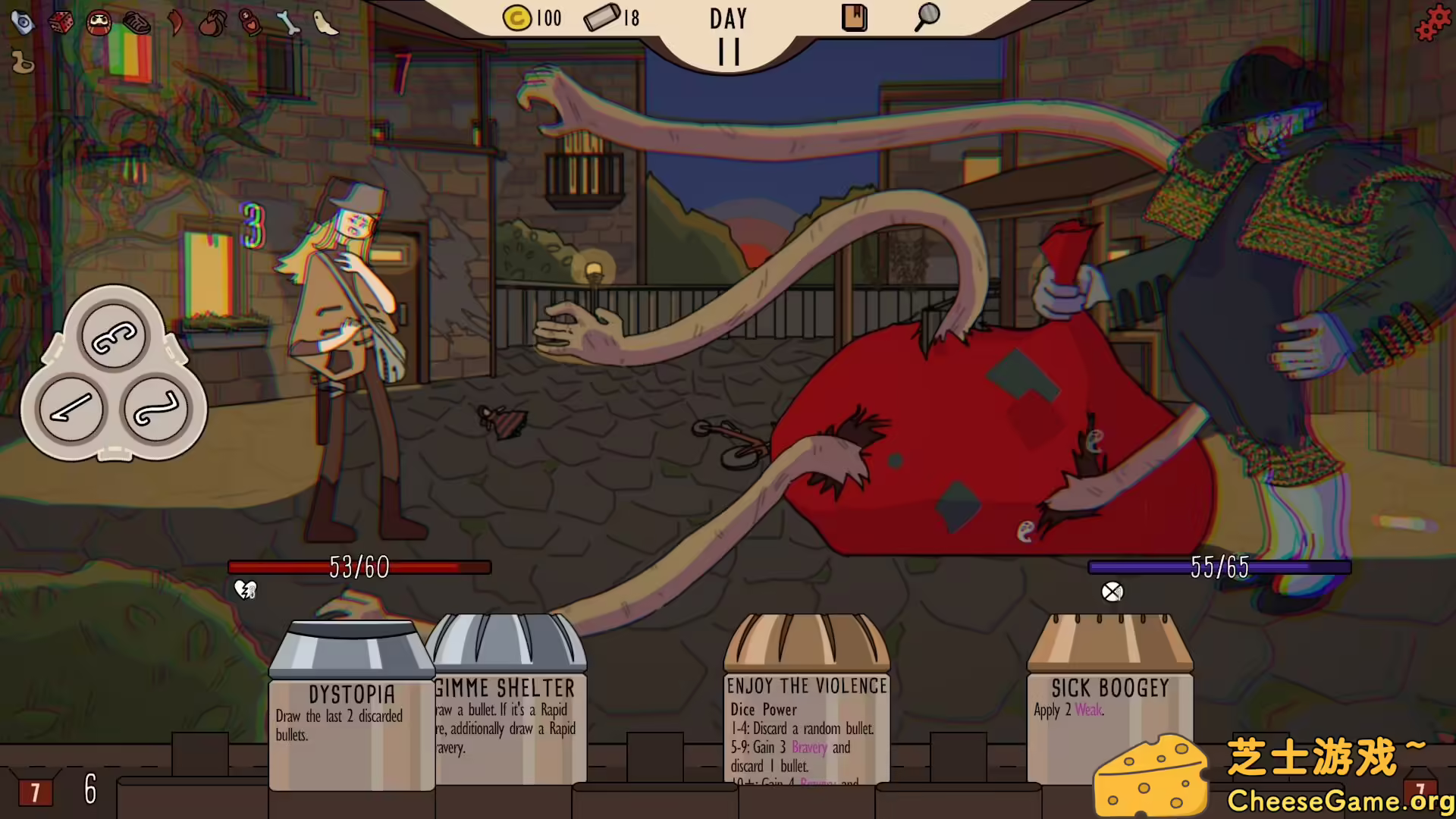Click the sandal trinket icon

[136, 23]
